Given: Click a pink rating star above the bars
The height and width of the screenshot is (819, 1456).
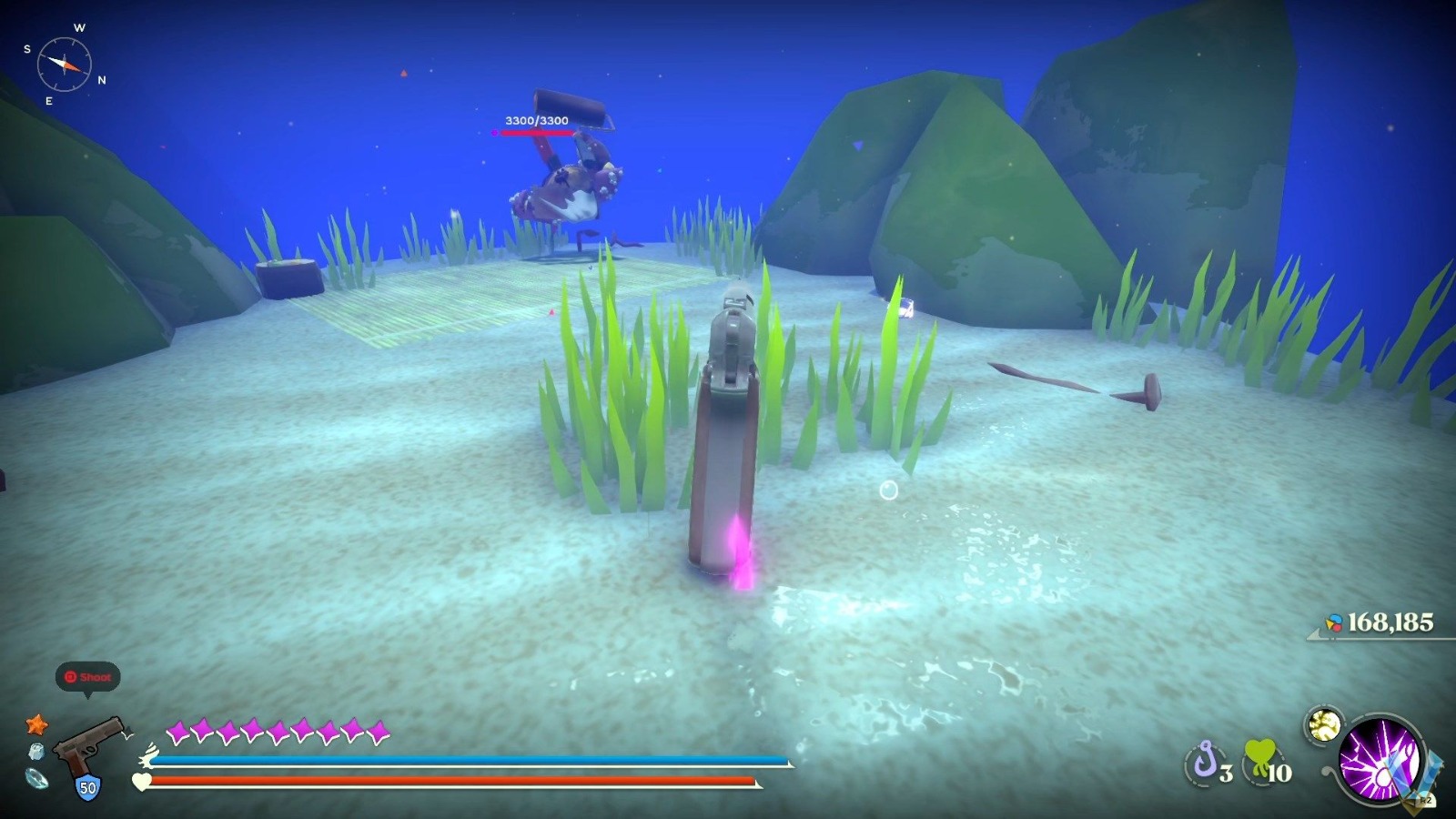Looking at the screenshot, I should (179, 731).
